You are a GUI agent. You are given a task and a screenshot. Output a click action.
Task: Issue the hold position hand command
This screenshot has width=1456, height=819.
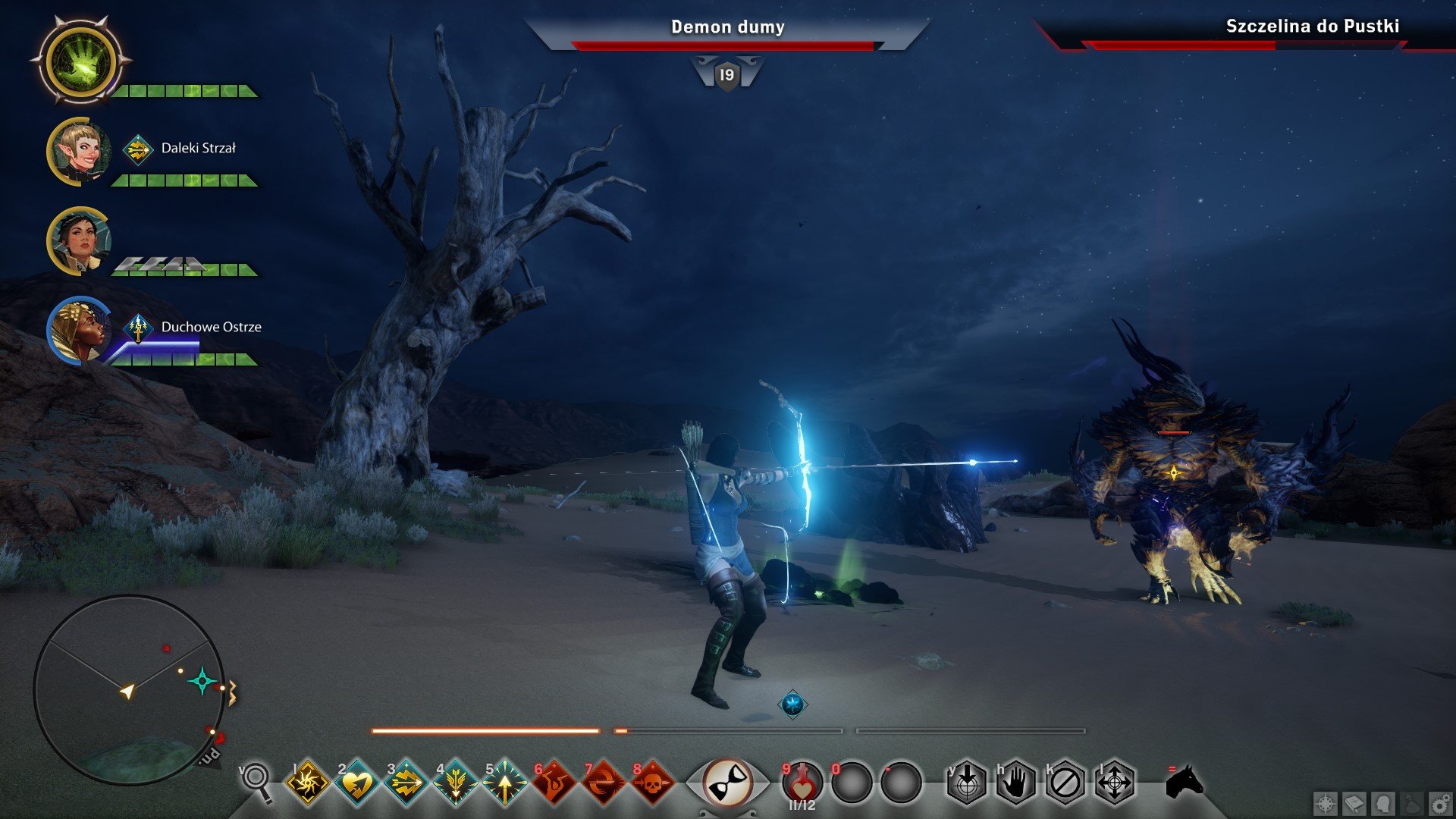click(1016, 782)
